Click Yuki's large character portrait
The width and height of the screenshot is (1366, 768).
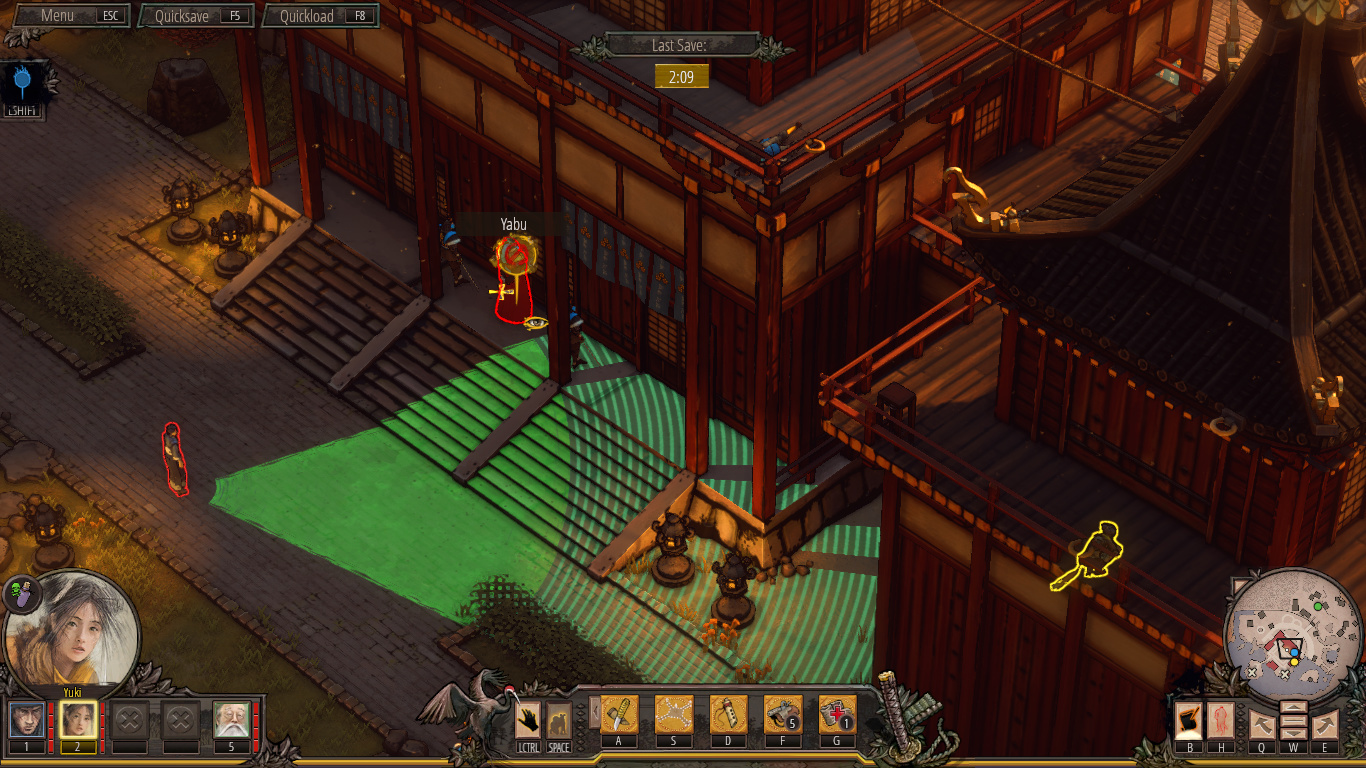pos(72,628)
